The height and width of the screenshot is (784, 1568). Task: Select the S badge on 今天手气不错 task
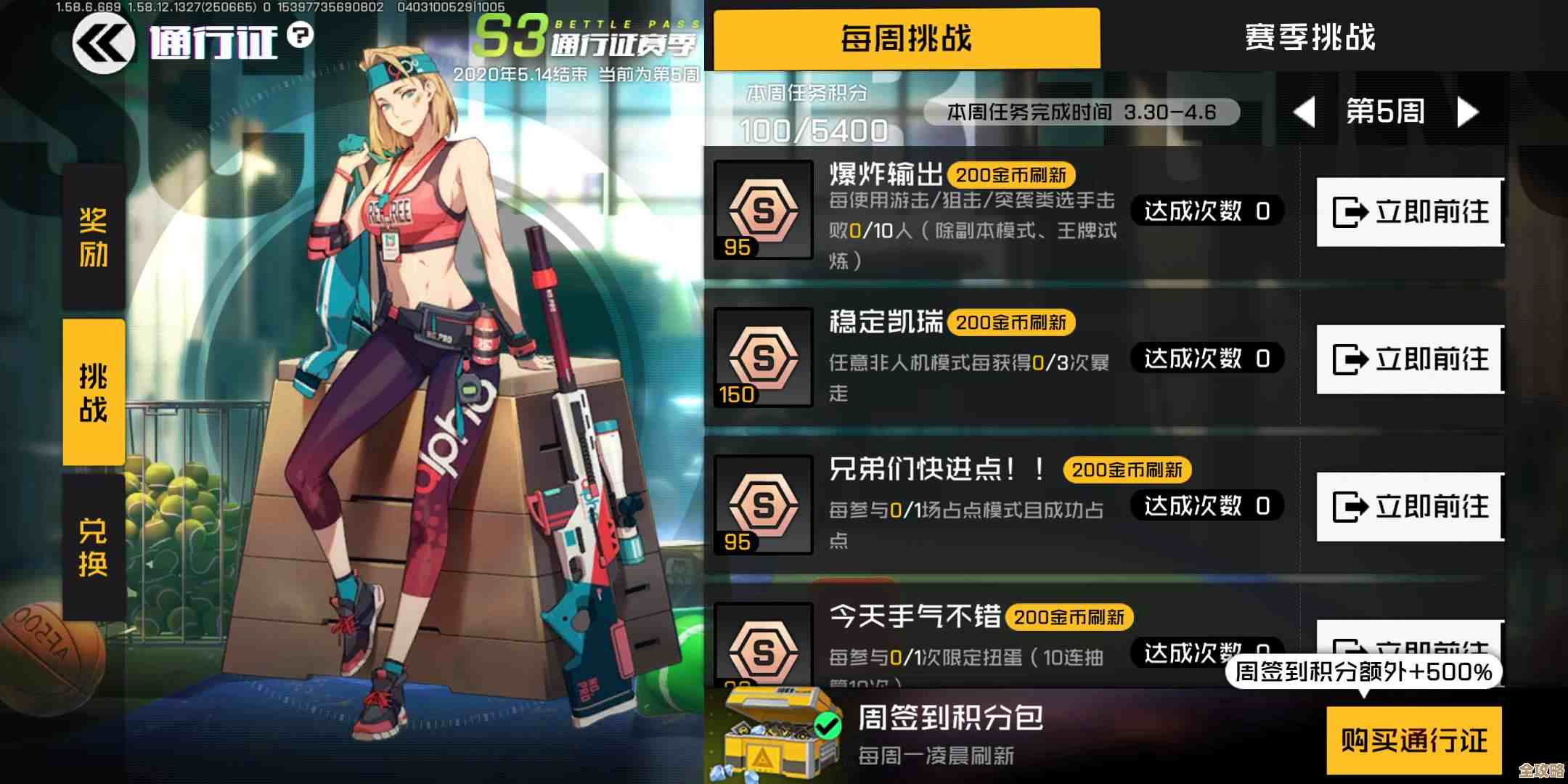[762, 648]
